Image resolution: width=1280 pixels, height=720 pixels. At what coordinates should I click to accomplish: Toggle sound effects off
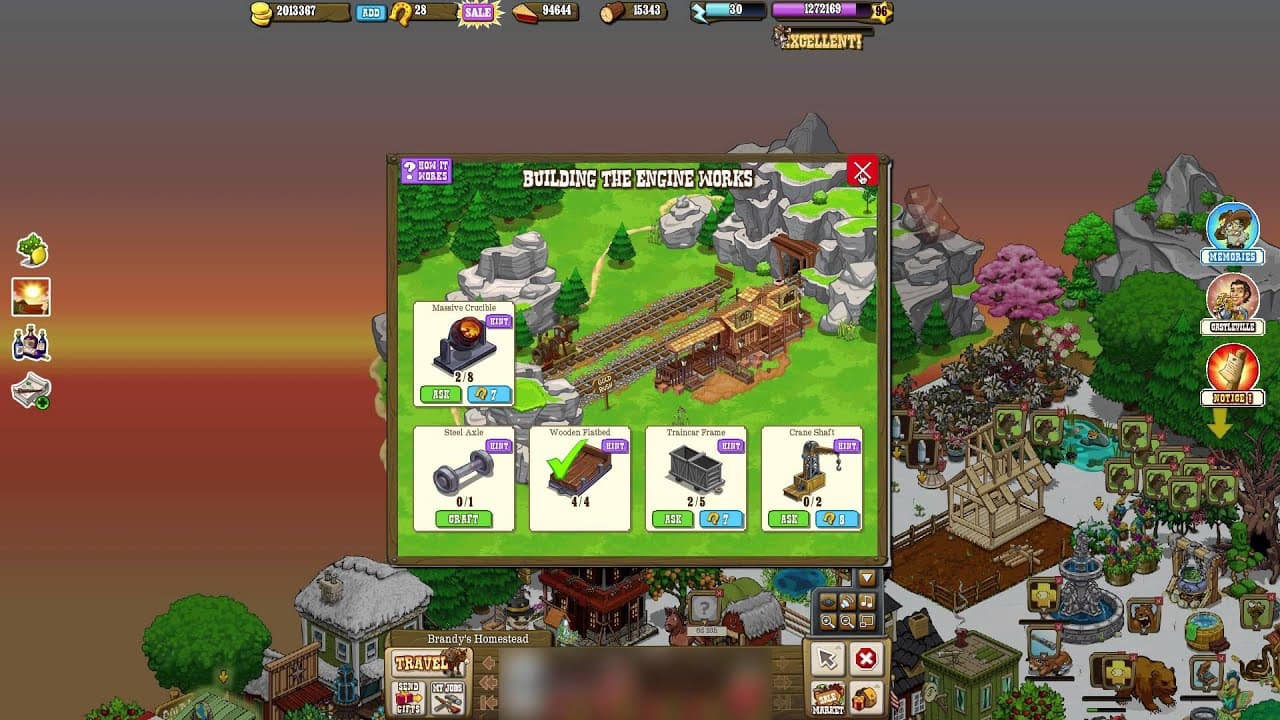848,601
